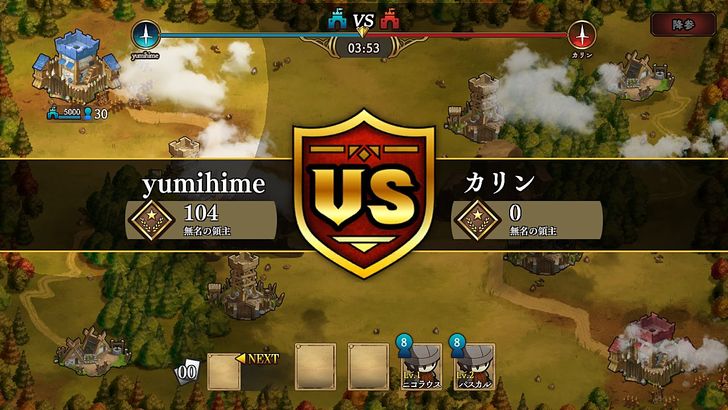Select the Lv.1 ニコラウス unit card
The height and width of the screenshot is (410, 728).
tap(420, 367)
